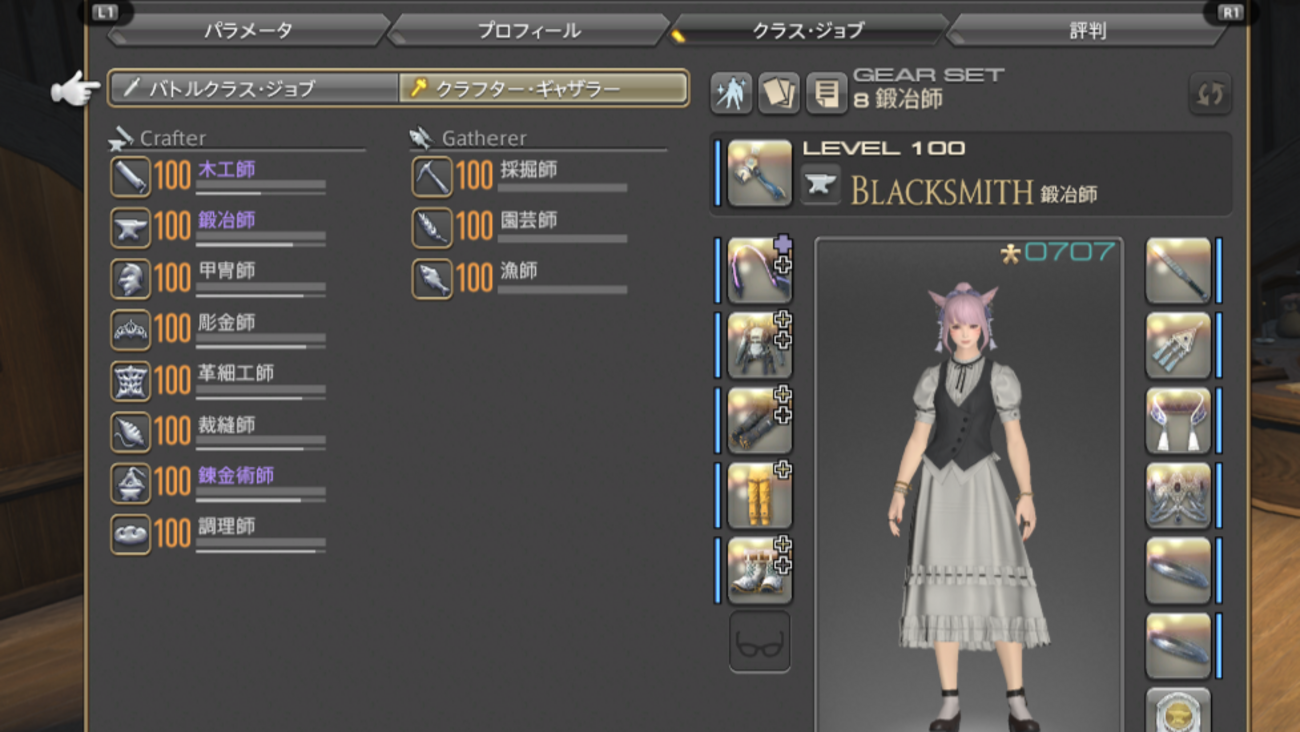Screen dimensions: 1300x732
Task: Select the blacksmith hammer main hand slot
Action: pyautogui.click(x=759, y=173)
